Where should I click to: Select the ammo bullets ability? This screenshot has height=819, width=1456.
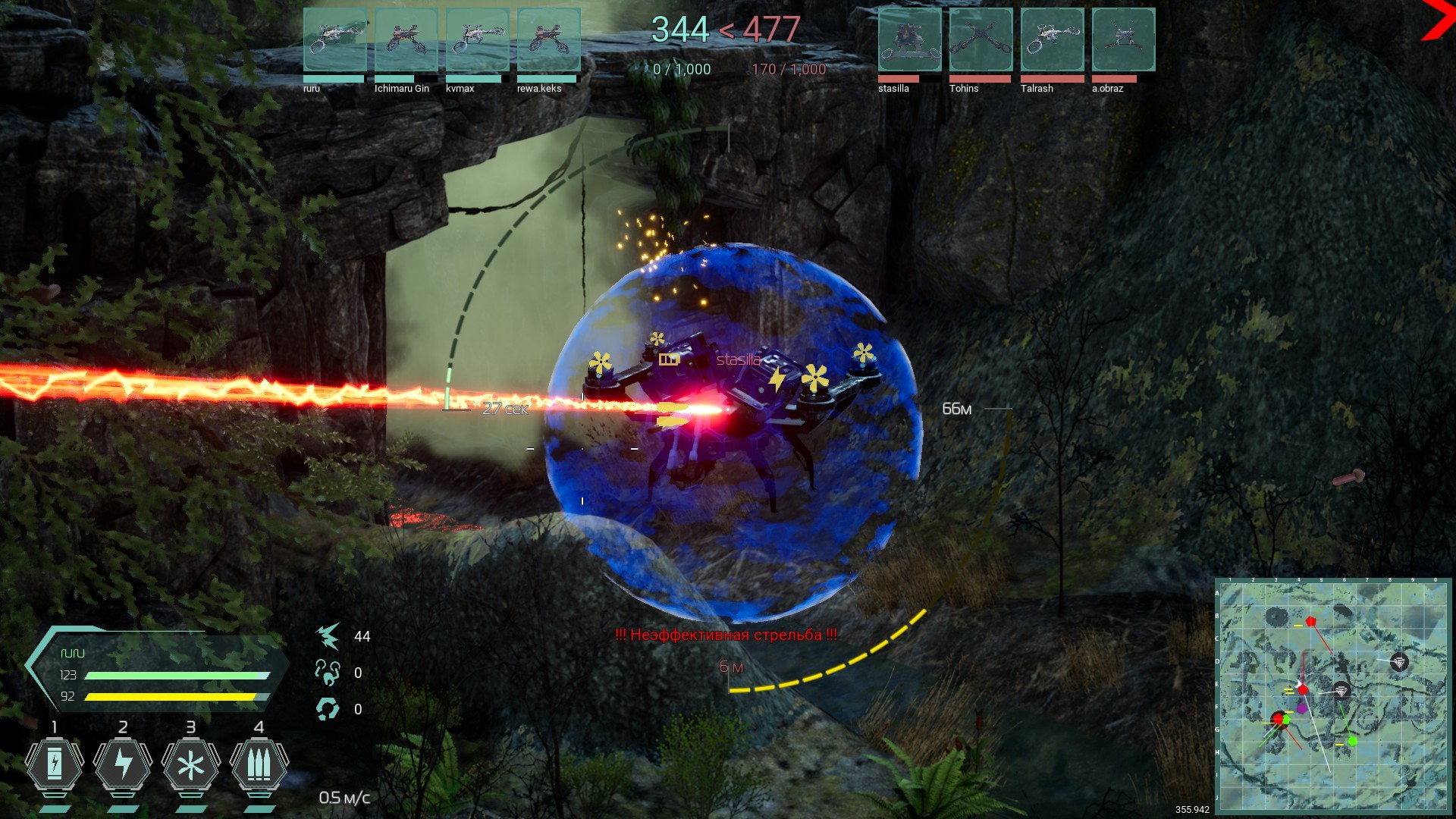coord(259,766)
